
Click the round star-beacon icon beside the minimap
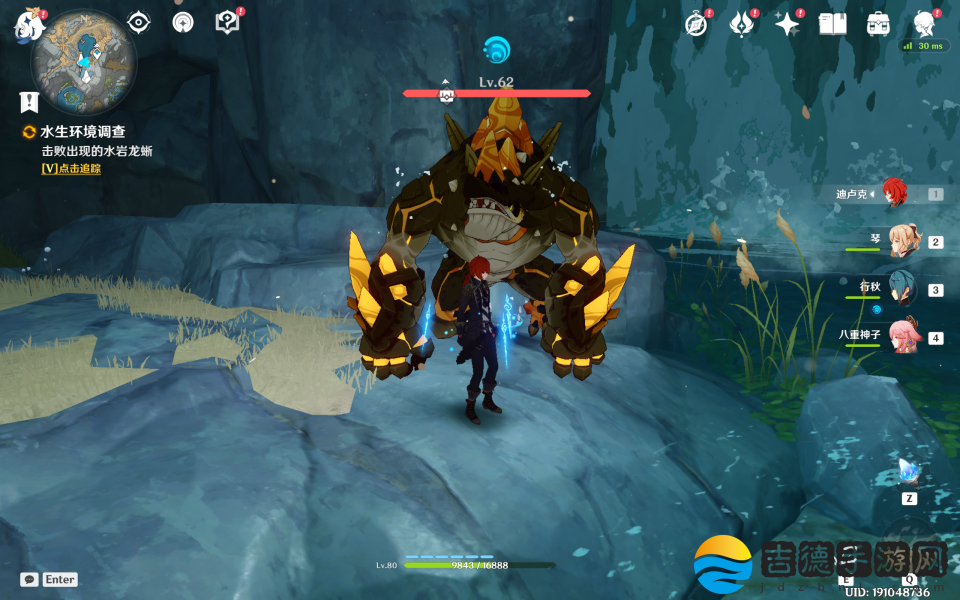point(183,22)
